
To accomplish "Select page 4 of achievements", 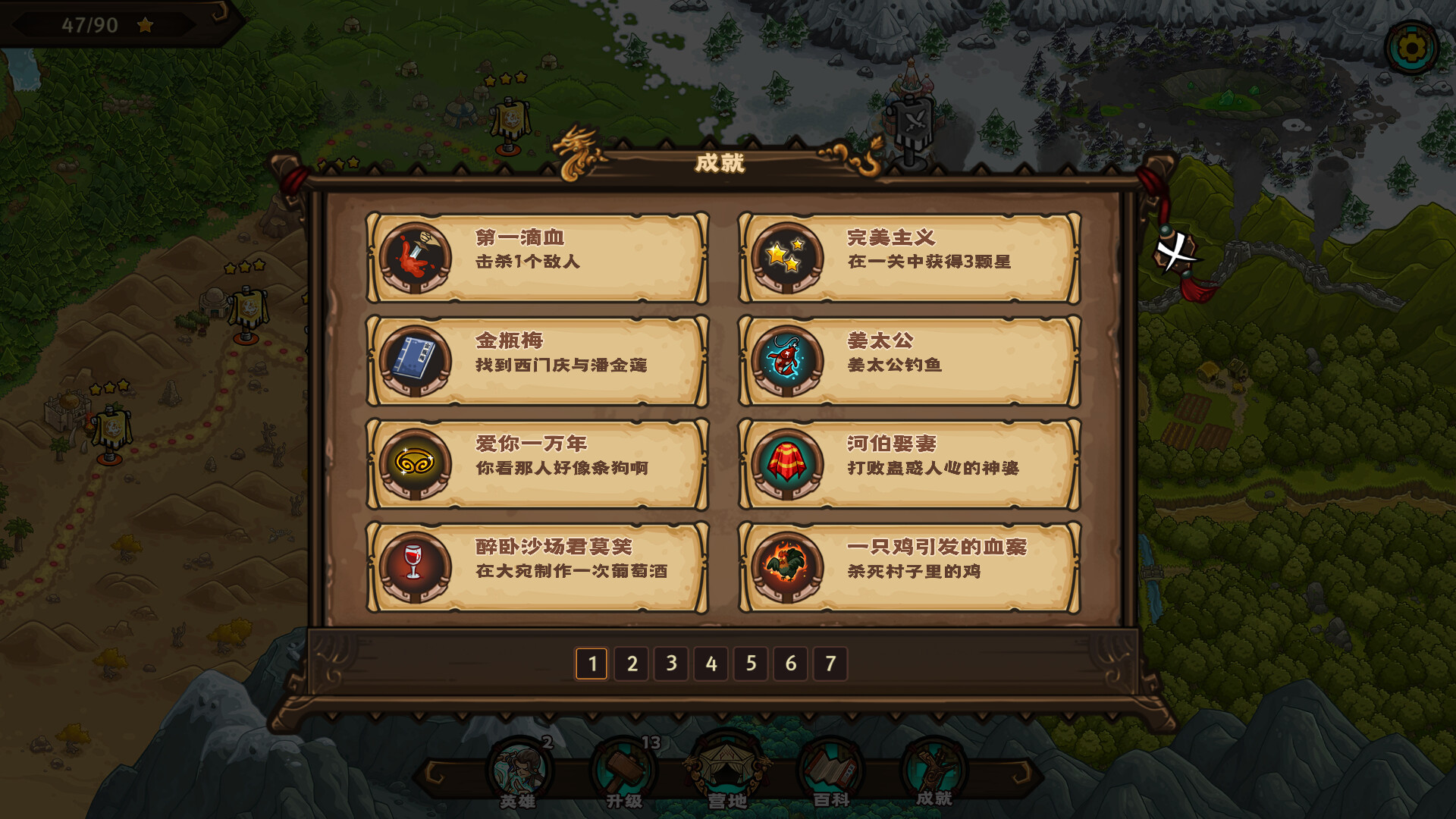I will click(711, 662).
